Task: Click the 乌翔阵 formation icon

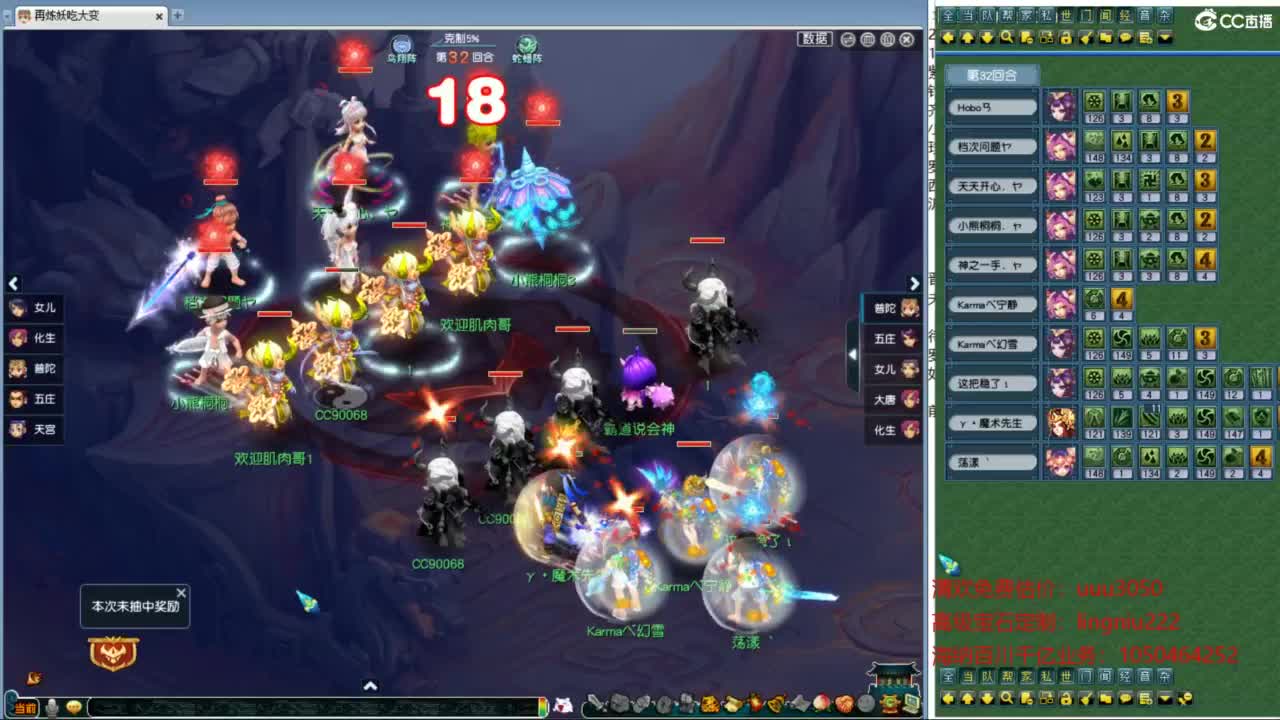Action: pyautogui.click(x=402, y=45)
